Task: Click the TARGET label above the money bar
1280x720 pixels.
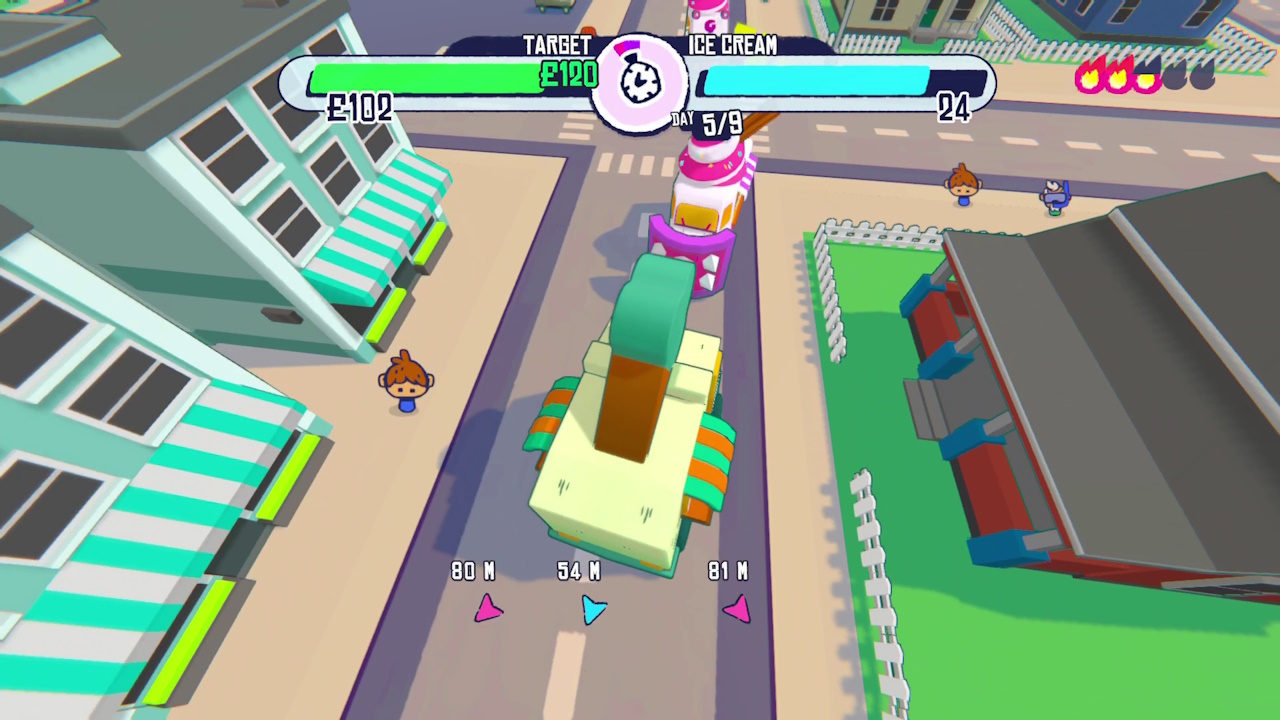Action: 557,45
